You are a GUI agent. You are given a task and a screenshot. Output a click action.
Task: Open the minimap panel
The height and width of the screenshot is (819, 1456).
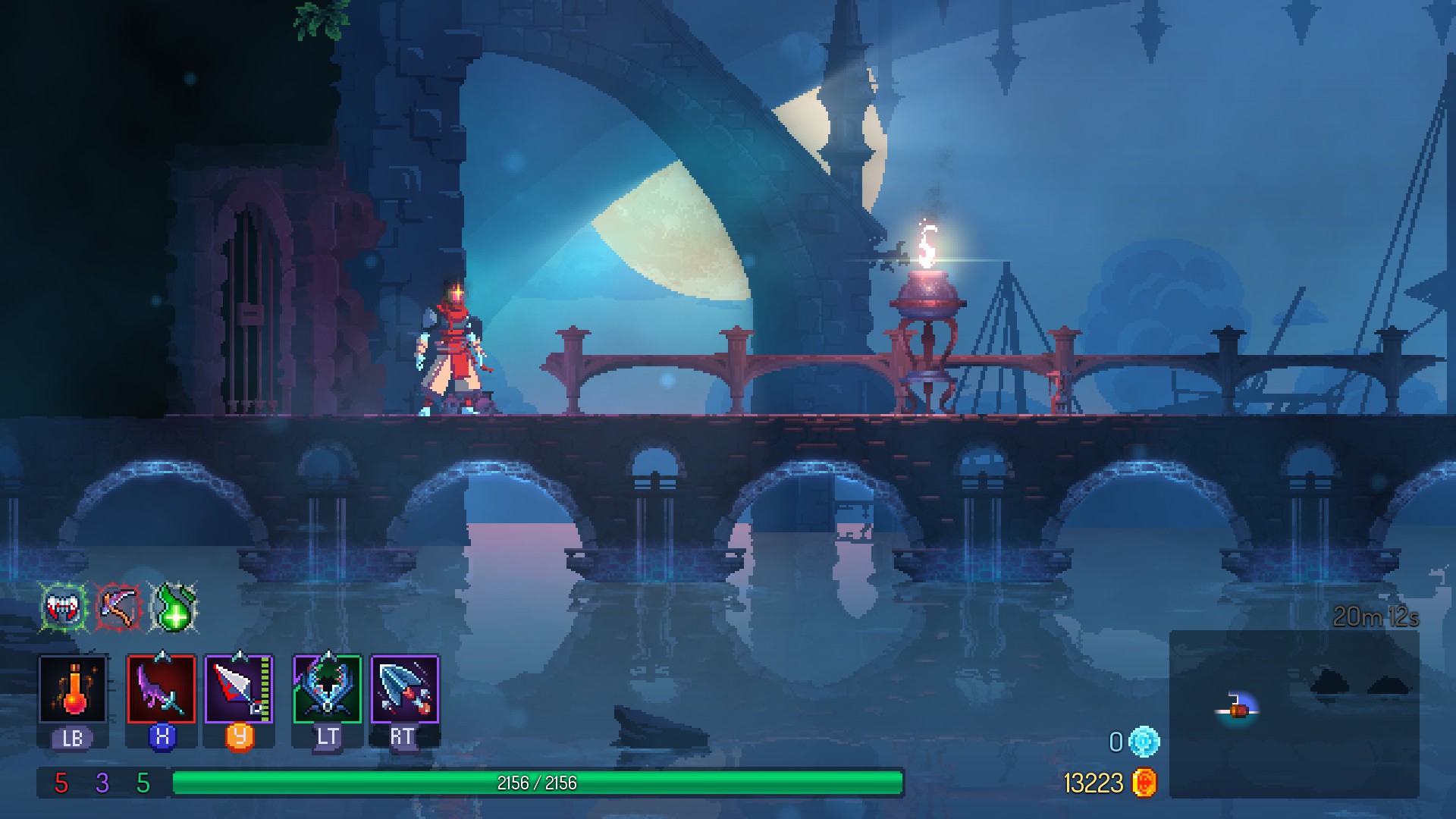(x=1294, y=713)
